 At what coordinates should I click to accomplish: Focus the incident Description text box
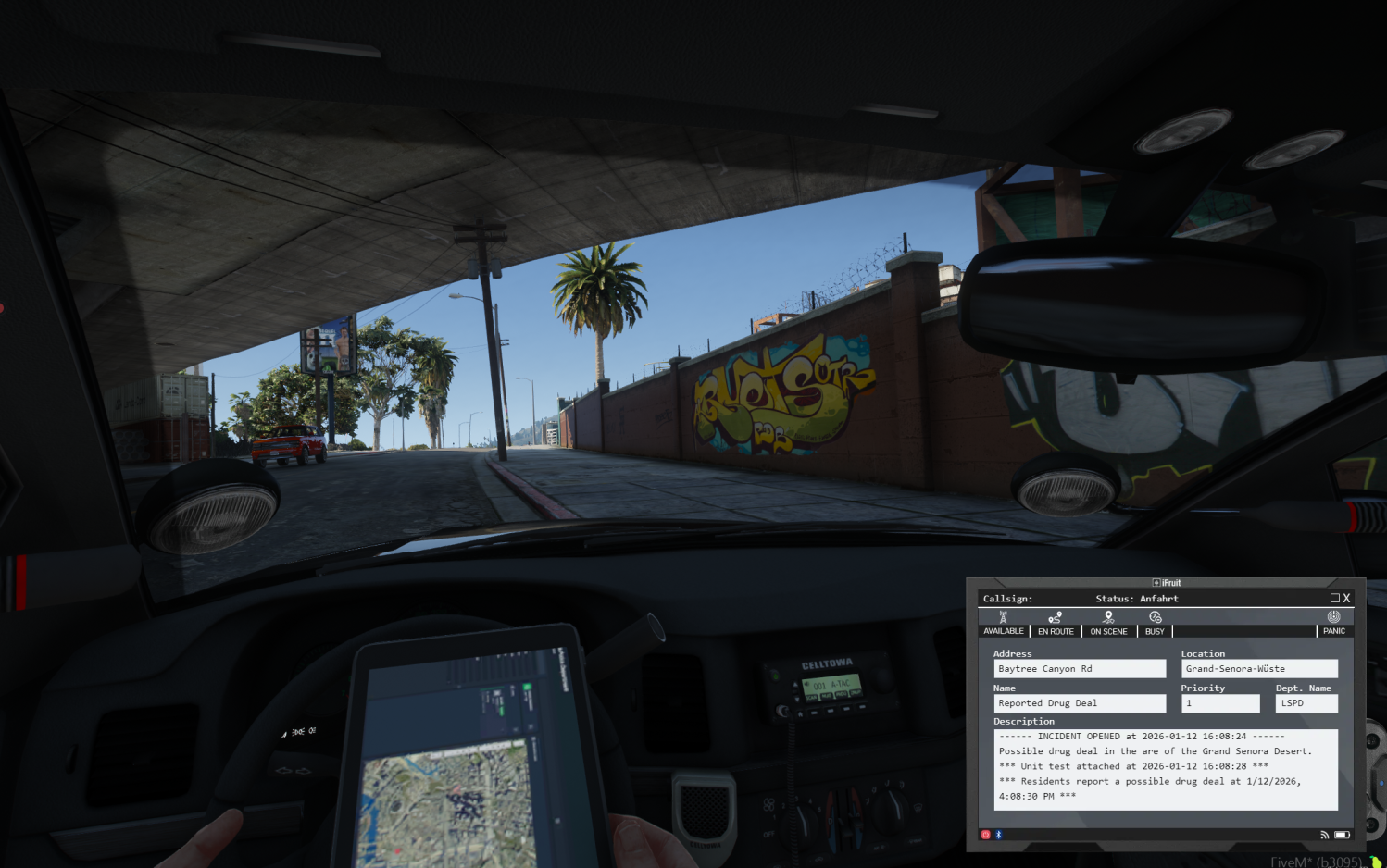tap(1165, 768)
